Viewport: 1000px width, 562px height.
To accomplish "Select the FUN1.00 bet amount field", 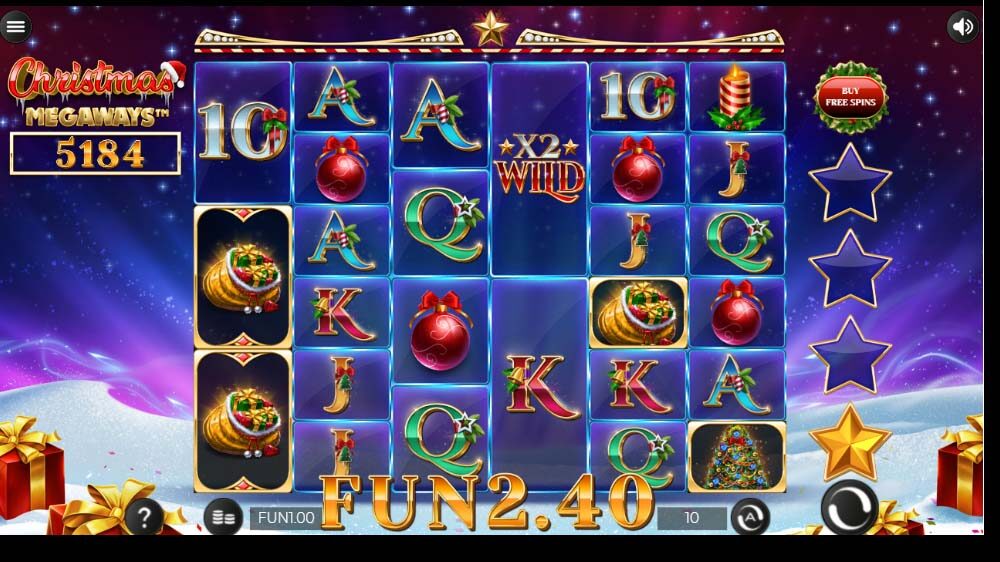I will [x=286, y=517].
